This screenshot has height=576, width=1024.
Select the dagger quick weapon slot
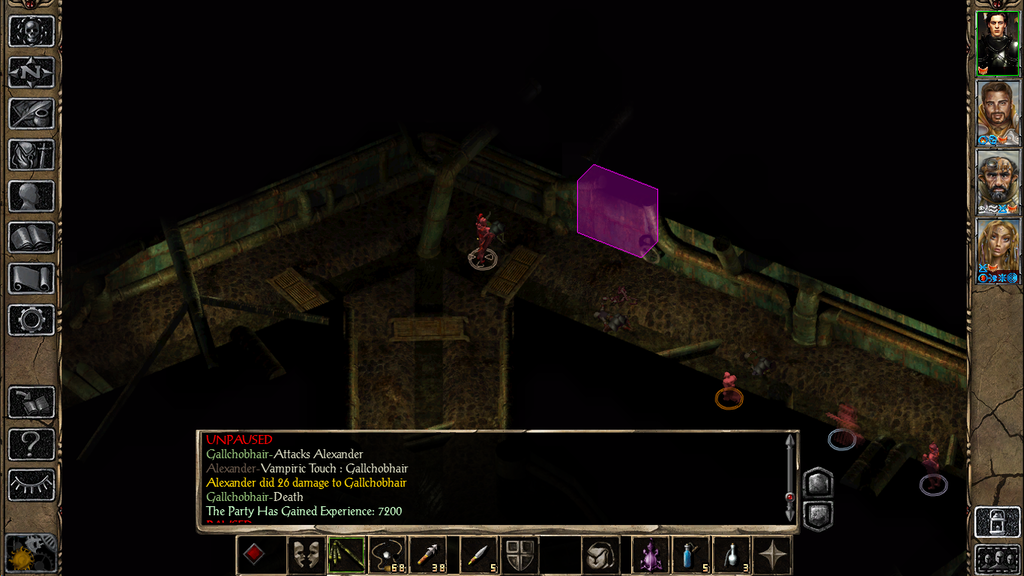click(x=477, y=555)
